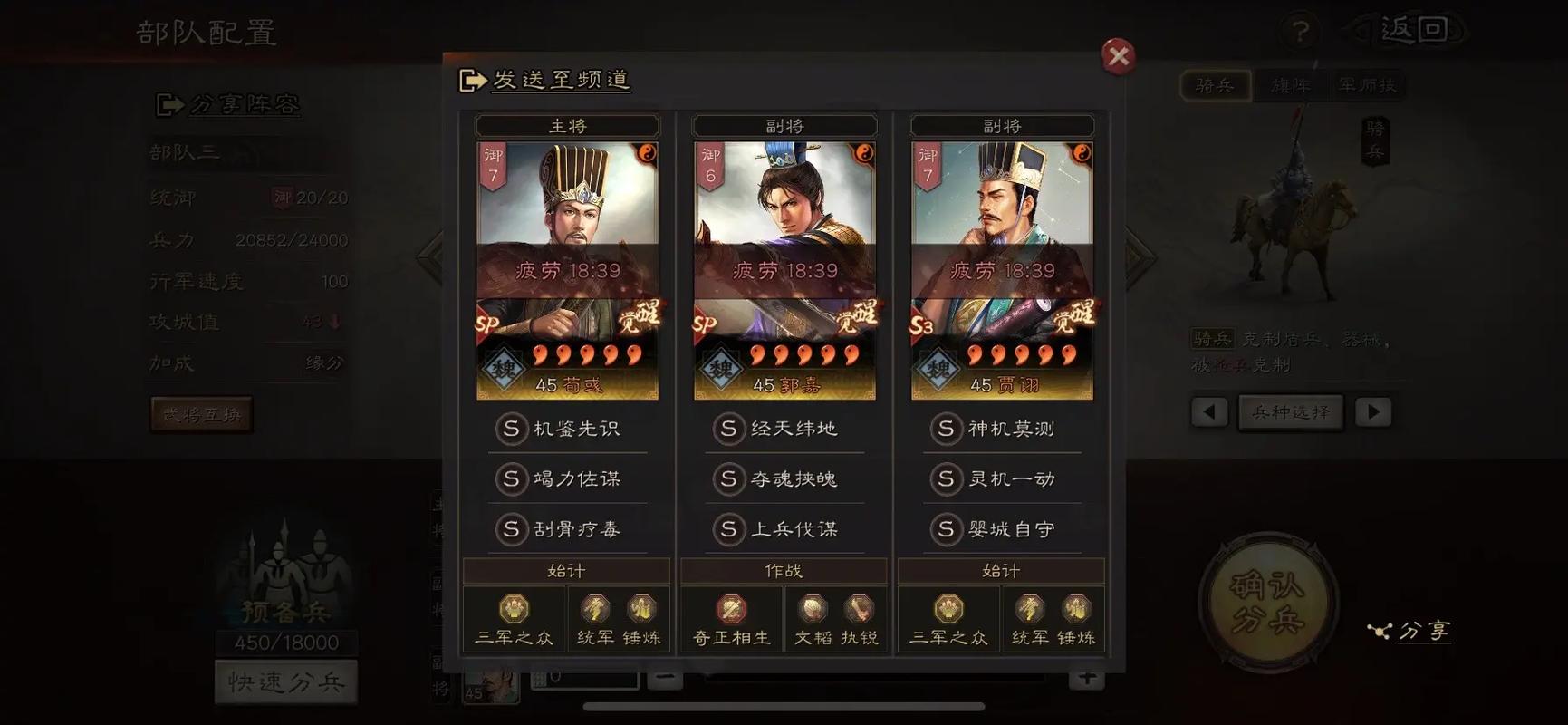Click the 文韬 tactic icon under 郭嘉
Viewport: 1568px width, 725px height.
[813, 608]
